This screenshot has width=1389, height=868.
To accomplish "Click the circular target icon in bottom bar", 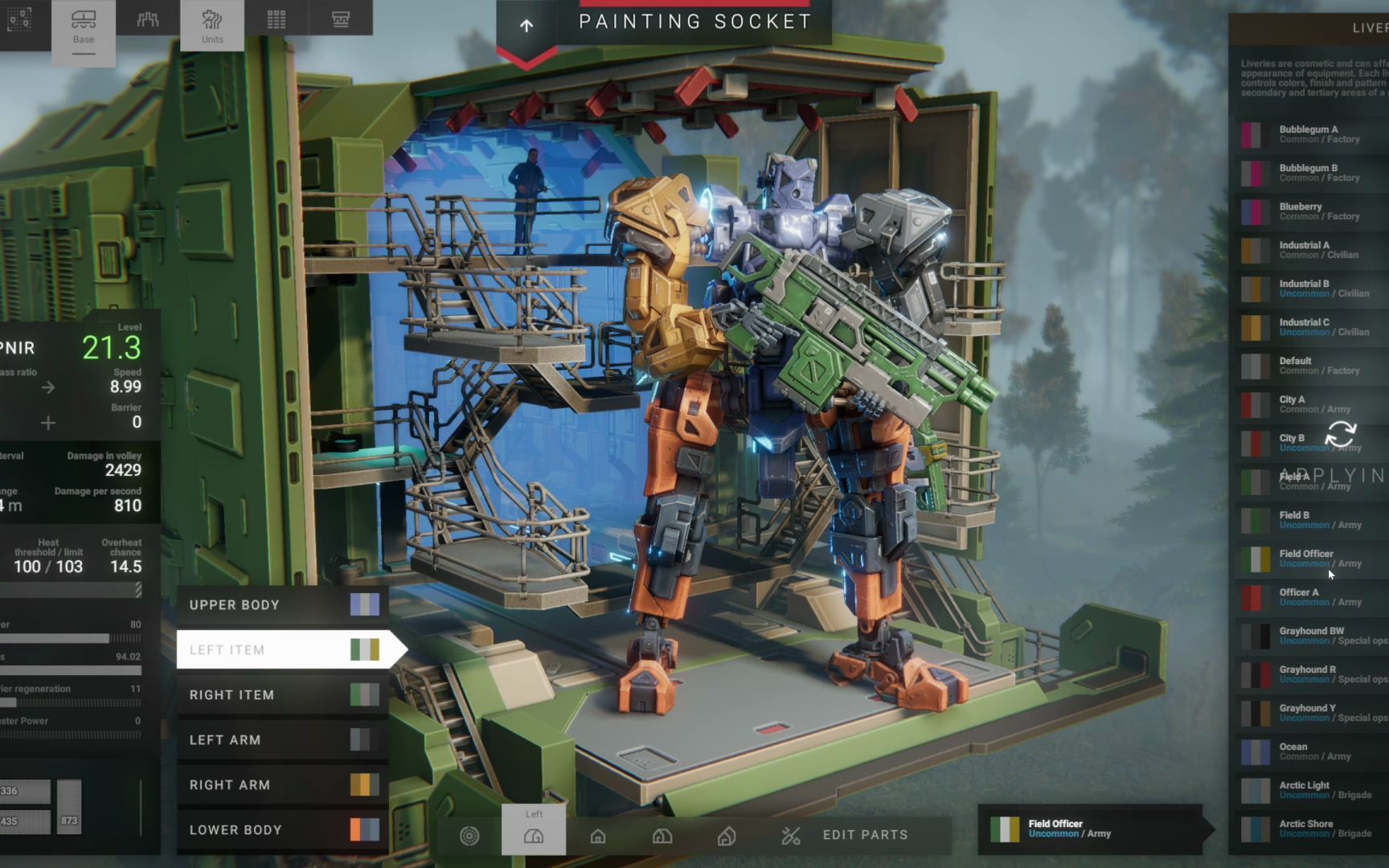I will click(x=469, y=836).
